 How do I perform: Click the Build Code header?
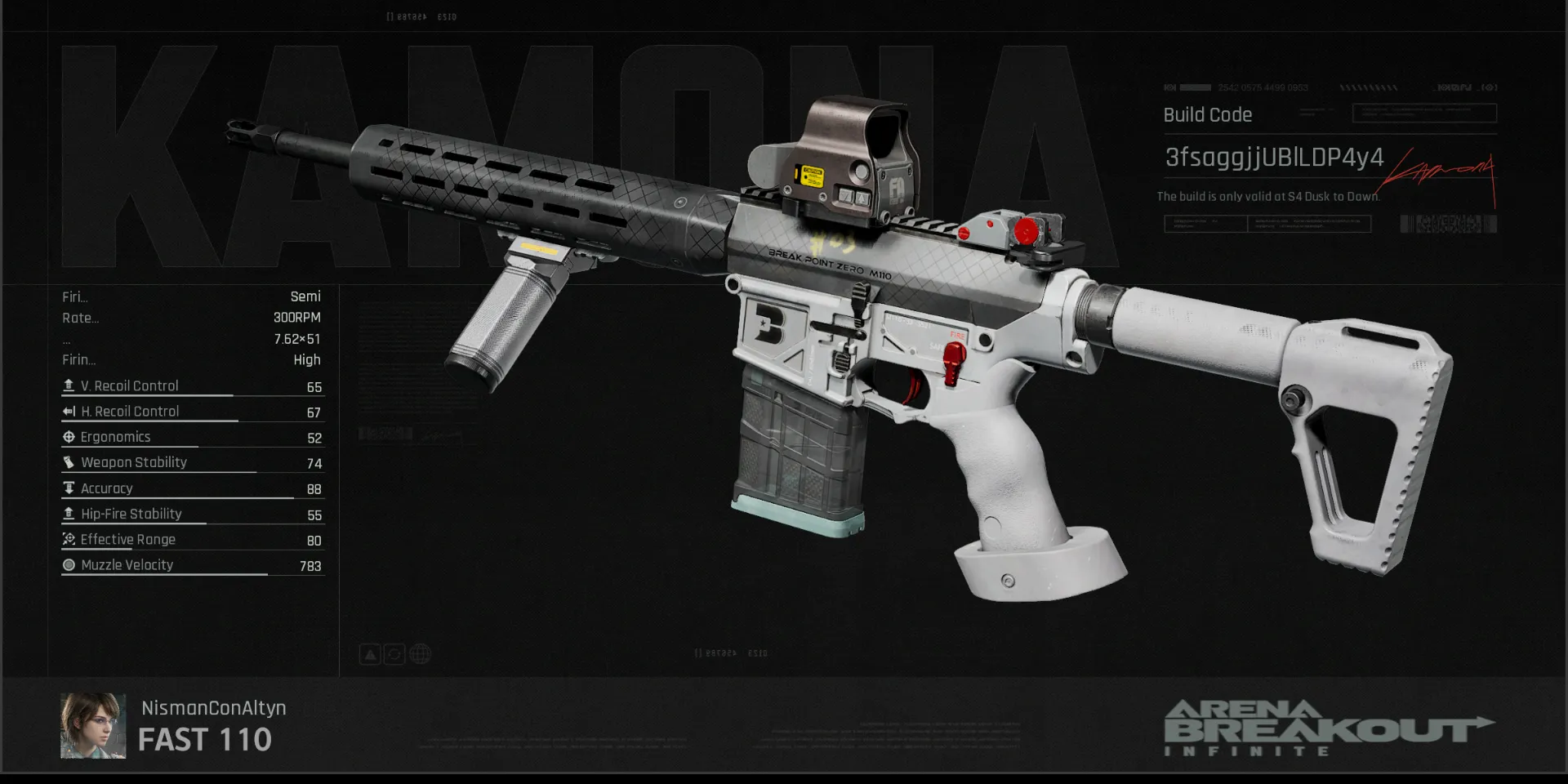pos(1207,114)
